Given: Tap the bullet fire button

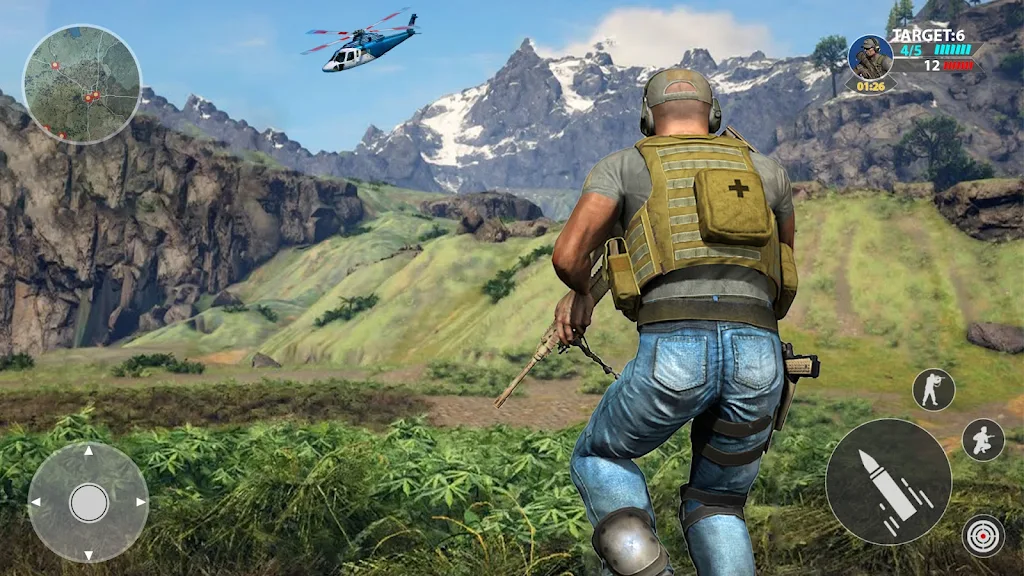Looking at the screenshot, I should pos(888,481).
